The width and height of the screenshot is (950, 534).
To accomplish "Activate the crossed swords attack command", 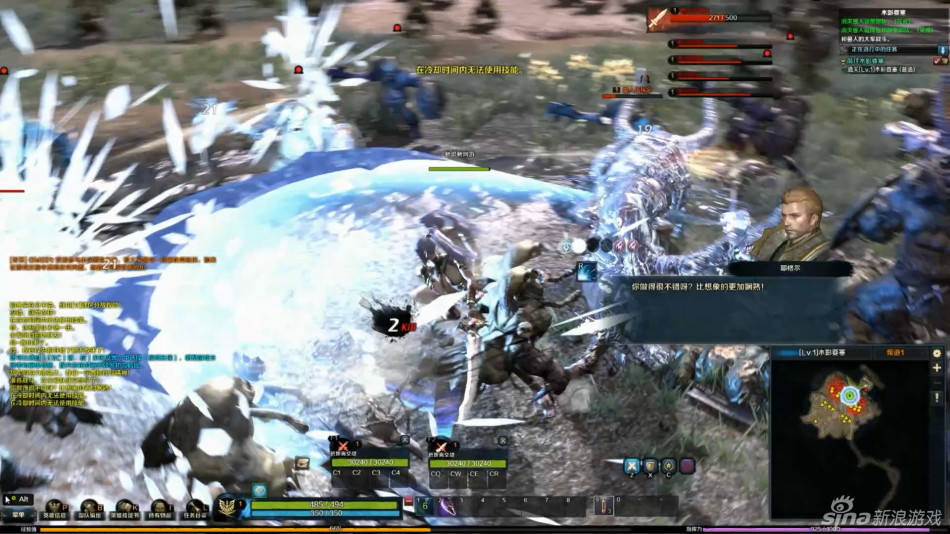I will [x=632, y=465].
